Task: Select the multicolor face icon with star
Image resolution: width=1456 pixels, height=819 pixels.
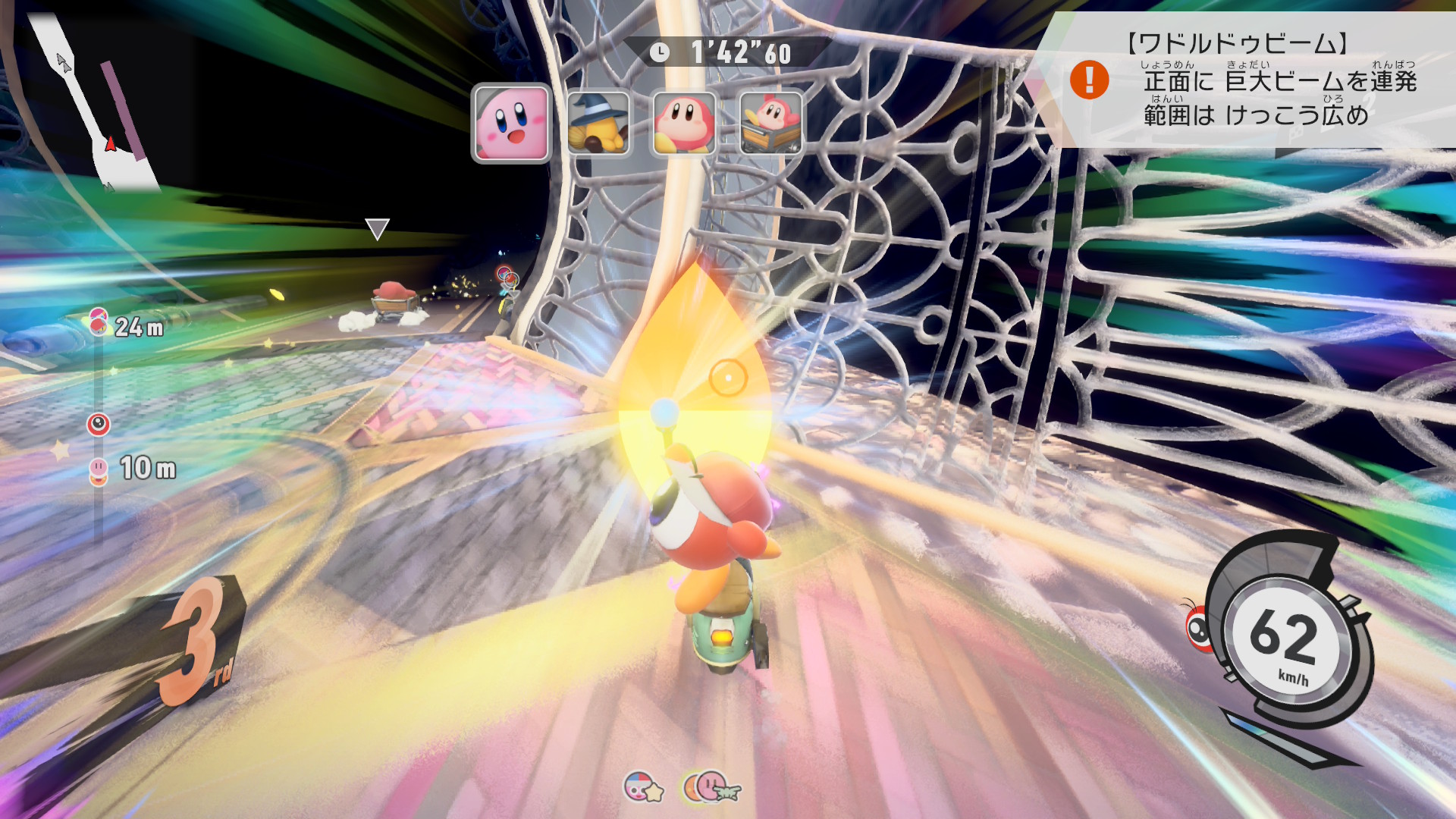Action: pyautogui.click(x=642, y=788)
